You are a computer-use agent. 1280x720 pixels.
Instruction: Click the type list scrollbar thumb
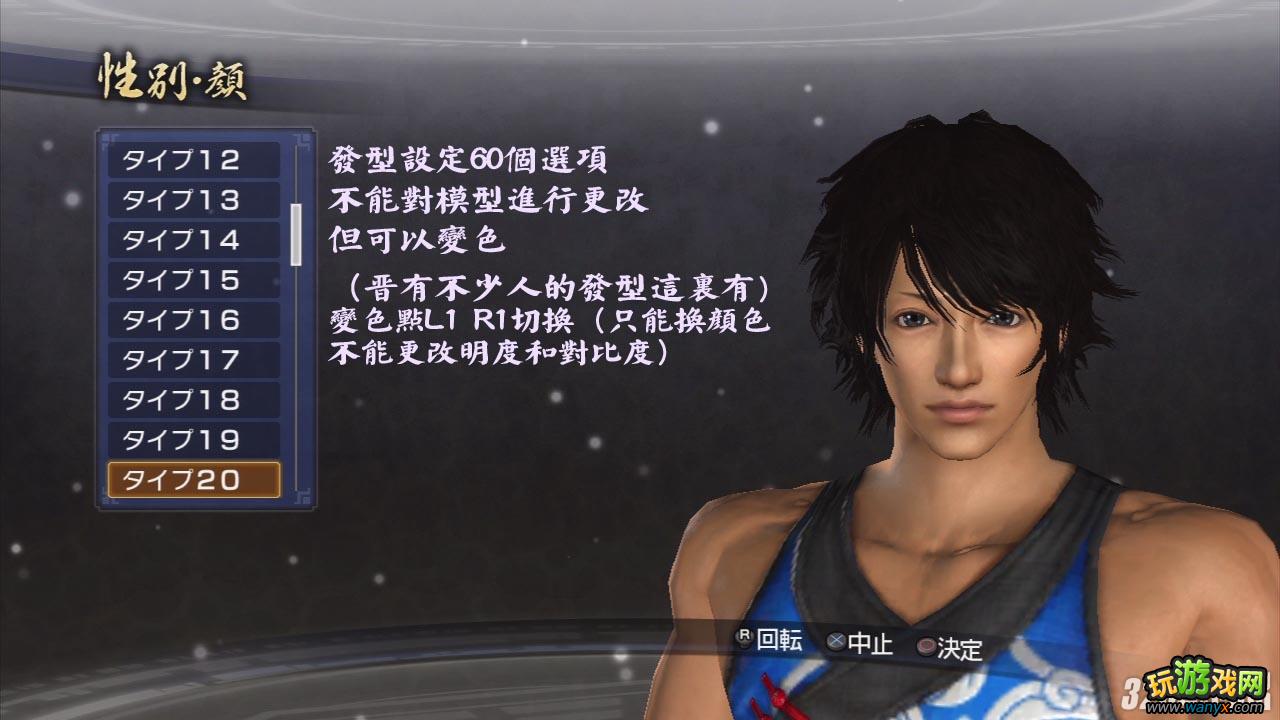[x=296, y=234]
